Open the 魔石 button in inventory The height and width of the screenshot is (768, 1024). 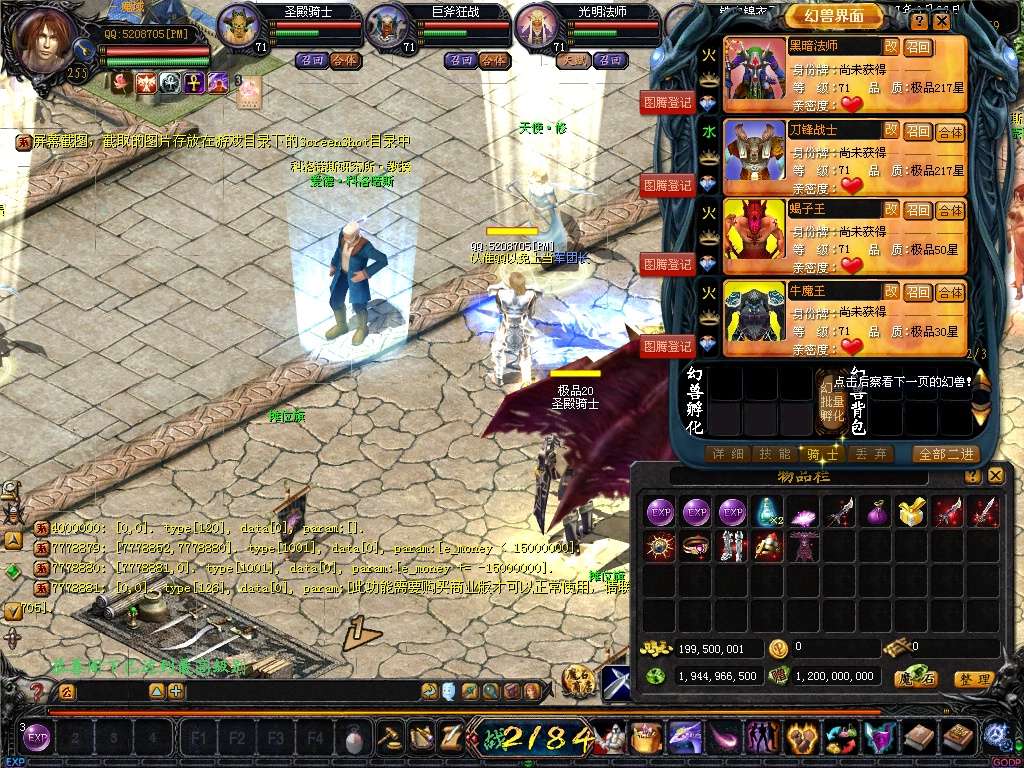click(915, 679)
